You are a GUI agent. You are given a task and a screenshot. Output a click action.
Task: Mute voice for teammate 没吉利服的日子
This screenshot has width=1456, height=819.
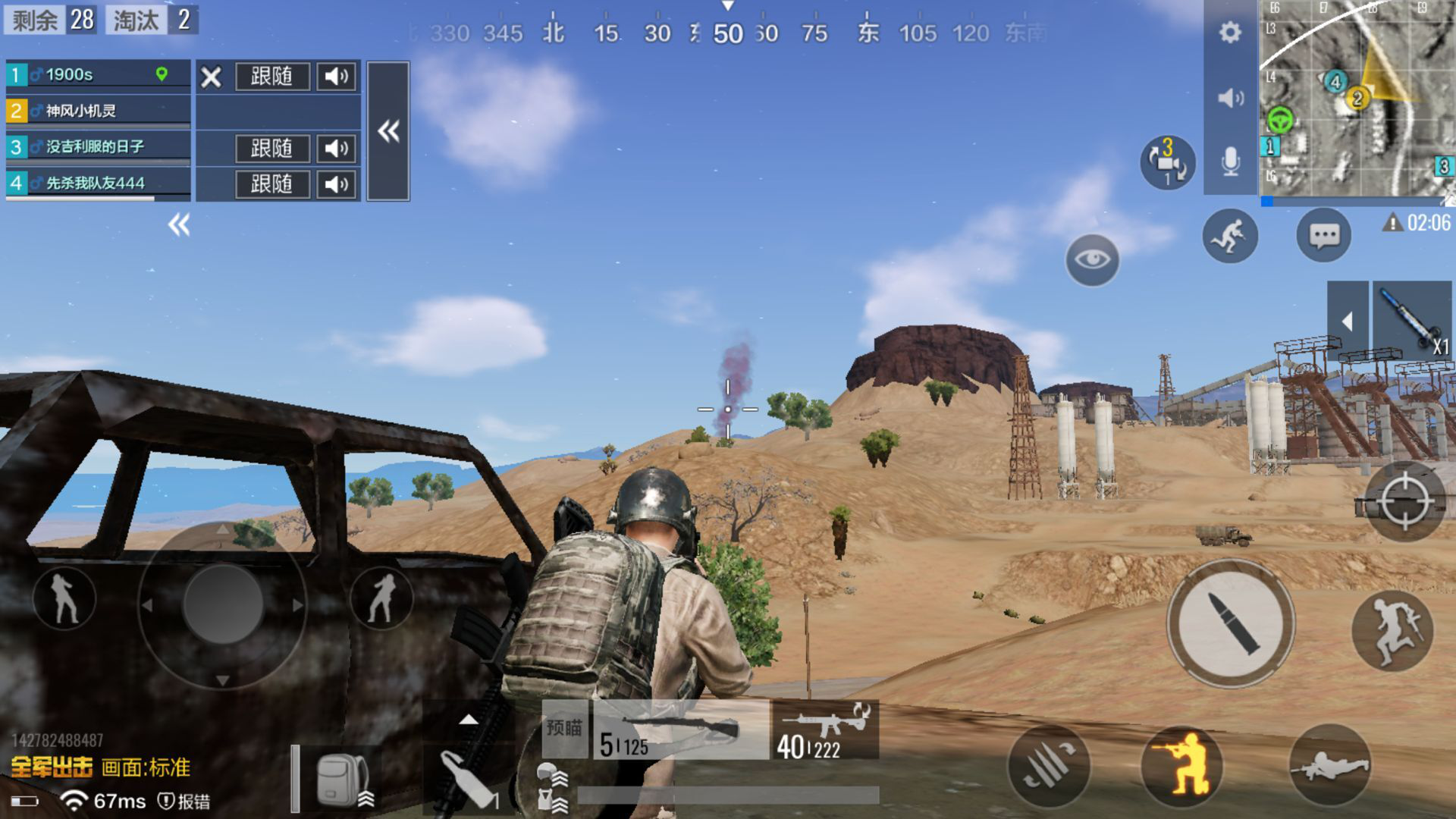(x=336, y=149)
